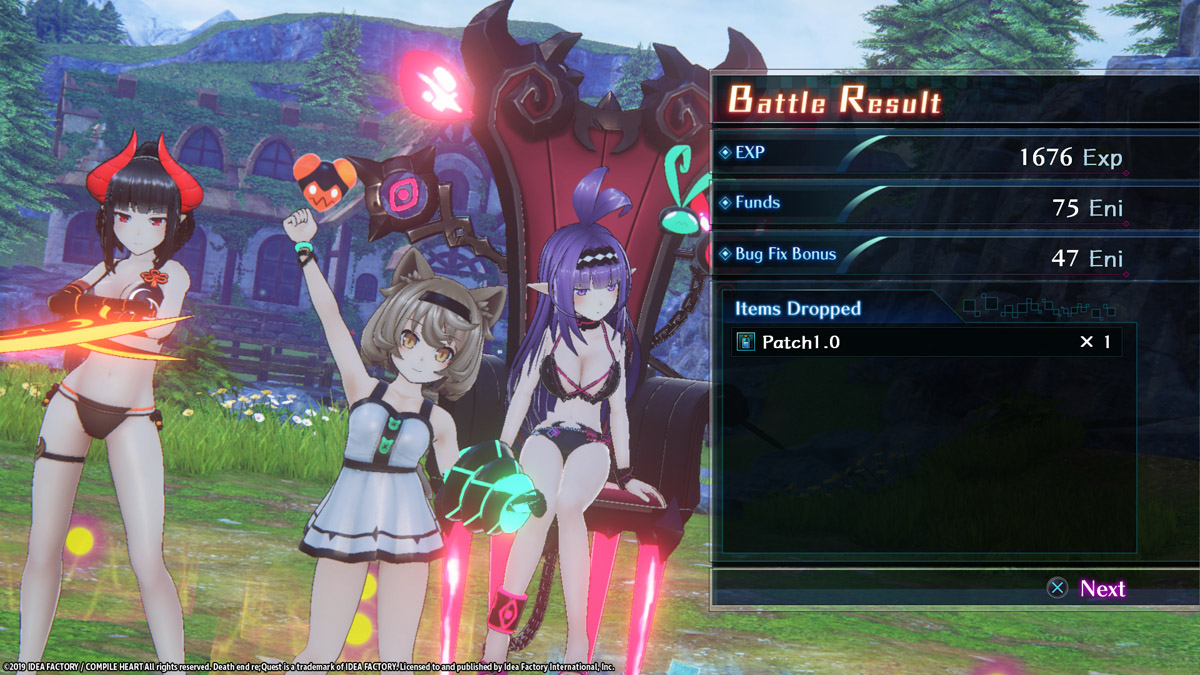Continue with the Next prompt
This screenshot has width=1200, height=675.
tap(1087, 589)
